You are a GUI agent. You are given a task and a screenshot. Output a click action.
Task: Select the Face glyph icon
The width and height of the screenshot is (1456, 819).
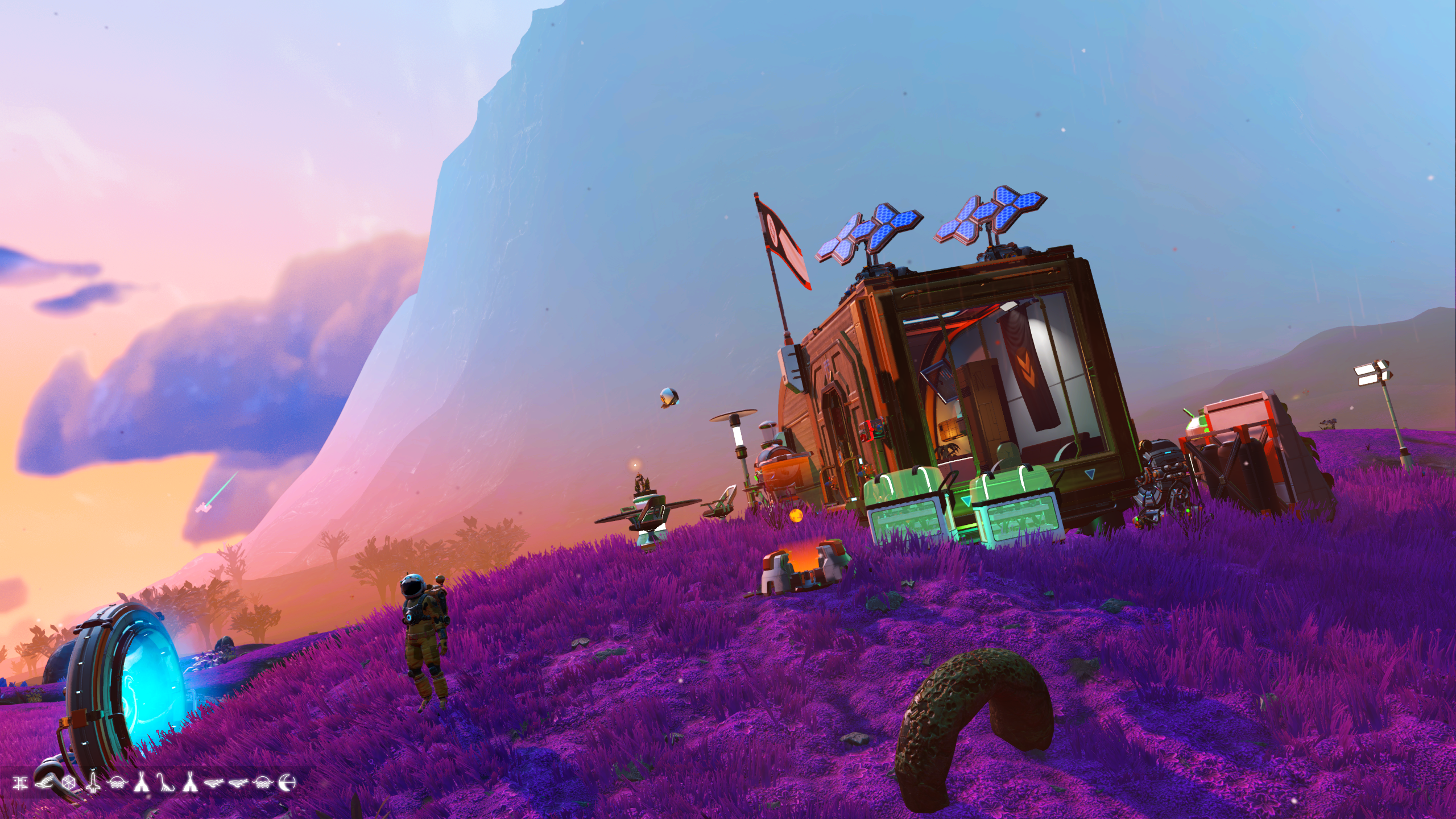point(20,782)
